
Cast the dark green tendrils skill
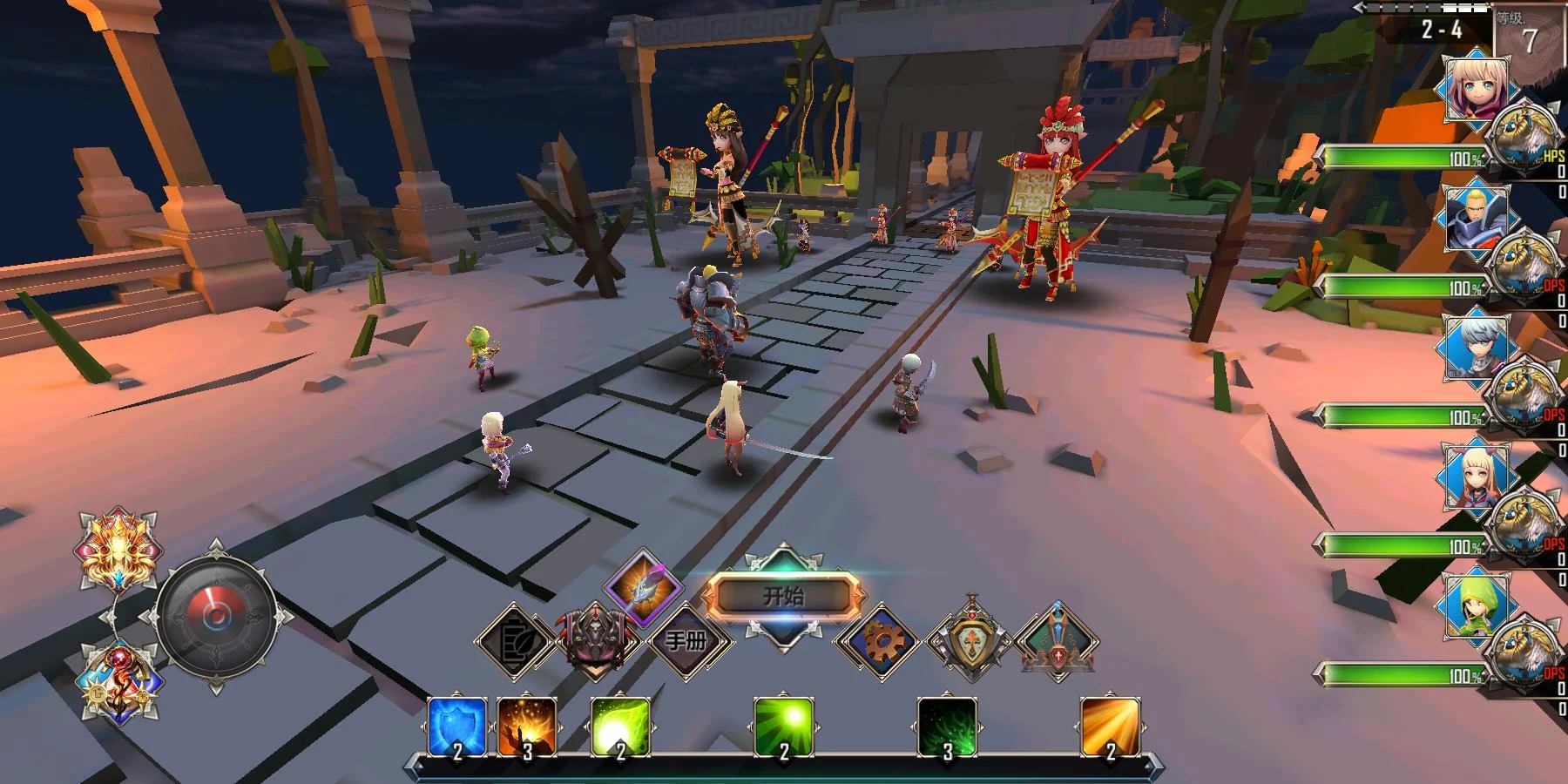click(947, 727)
